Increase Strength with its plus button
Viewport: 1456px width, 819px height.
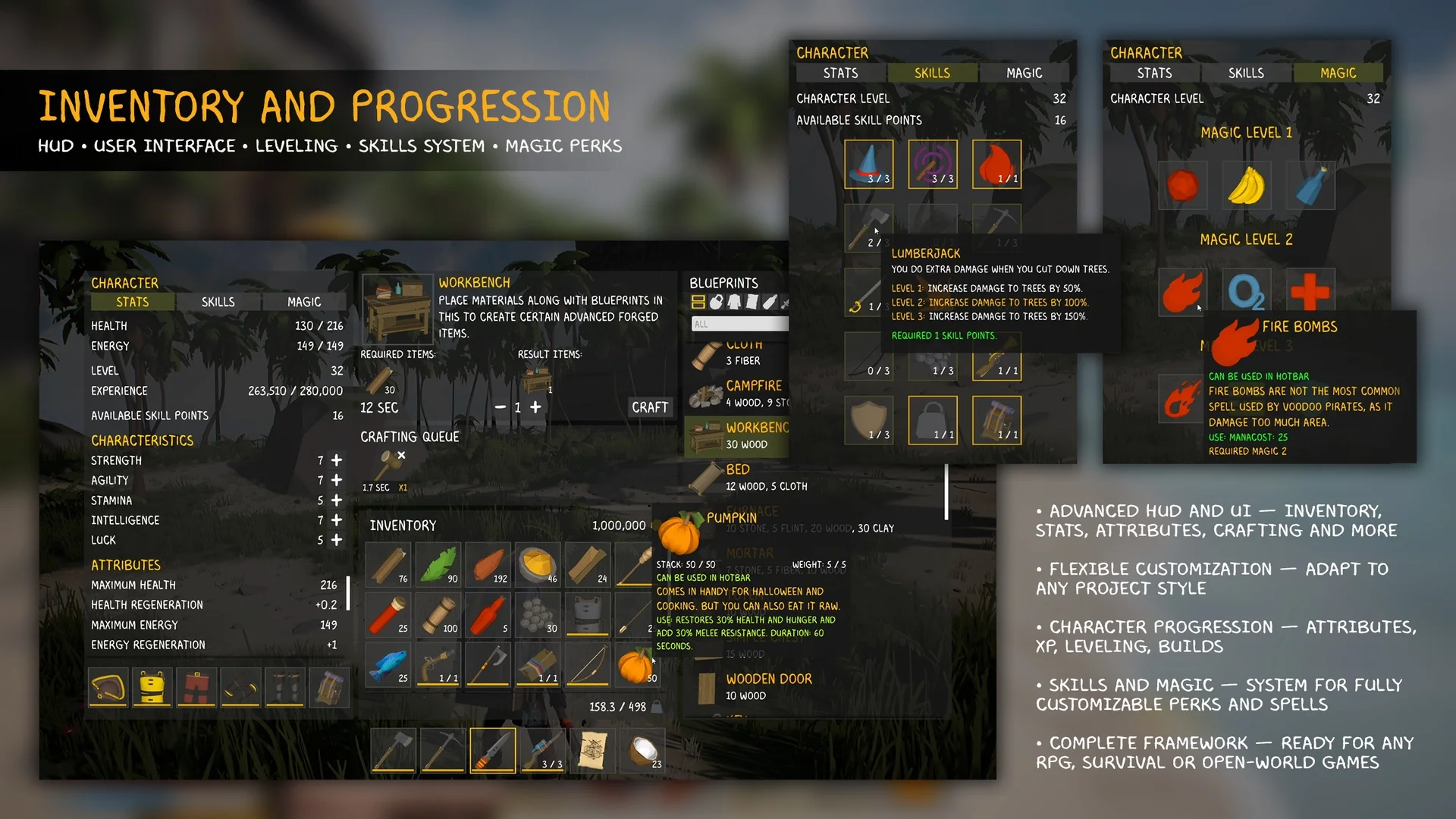point(337,460)
